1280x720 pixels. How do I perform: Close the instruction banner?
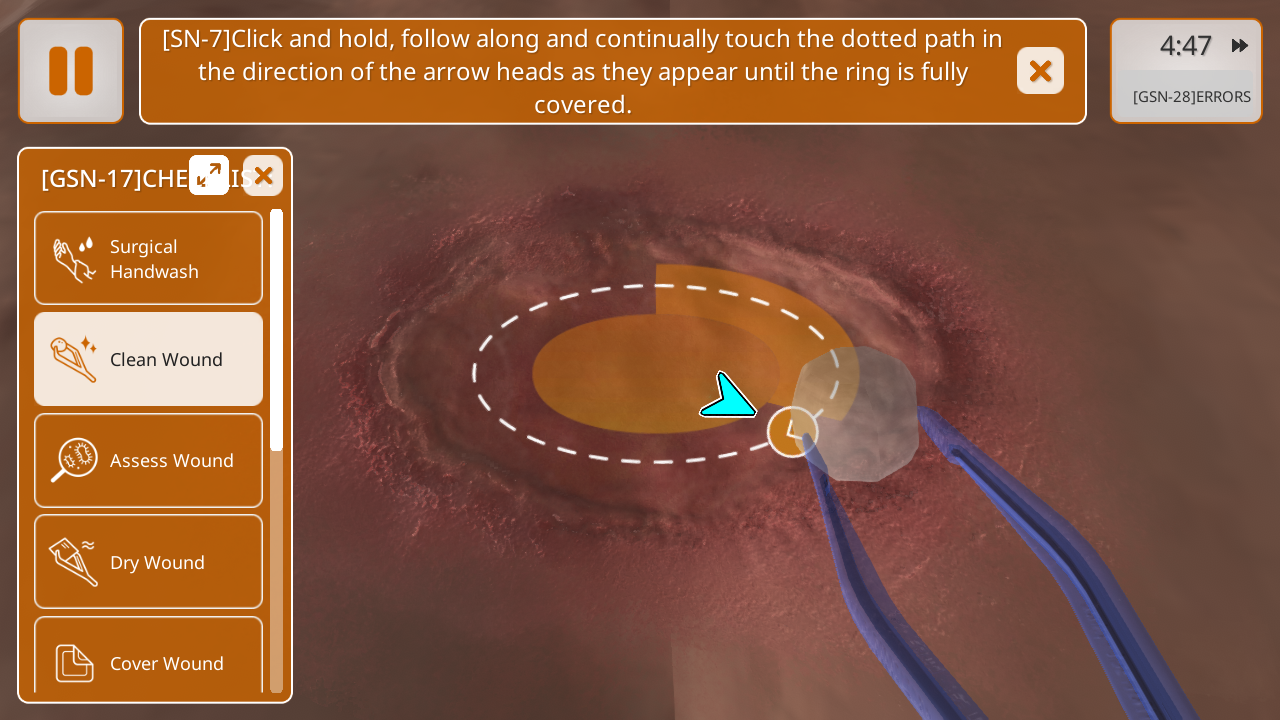pyautogui.click(x=1040, y=71)
